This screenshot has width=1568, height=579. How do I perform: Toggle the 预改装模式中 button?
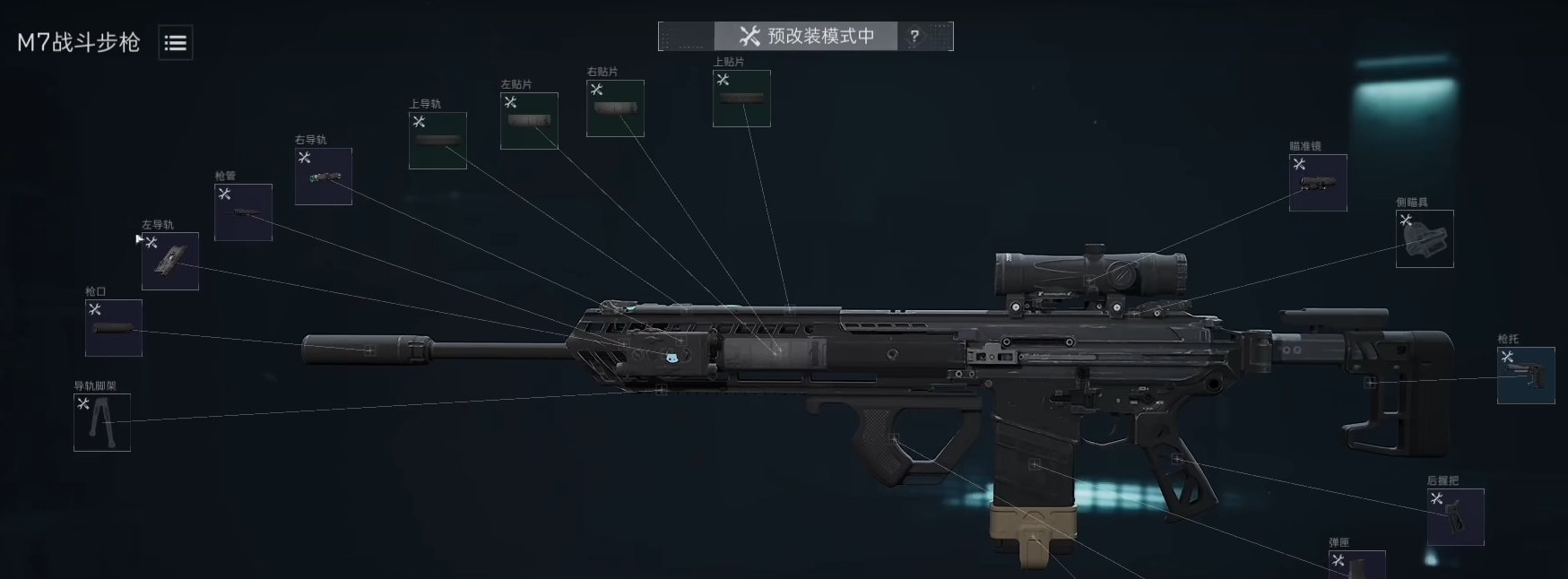(x=805, y=37)
